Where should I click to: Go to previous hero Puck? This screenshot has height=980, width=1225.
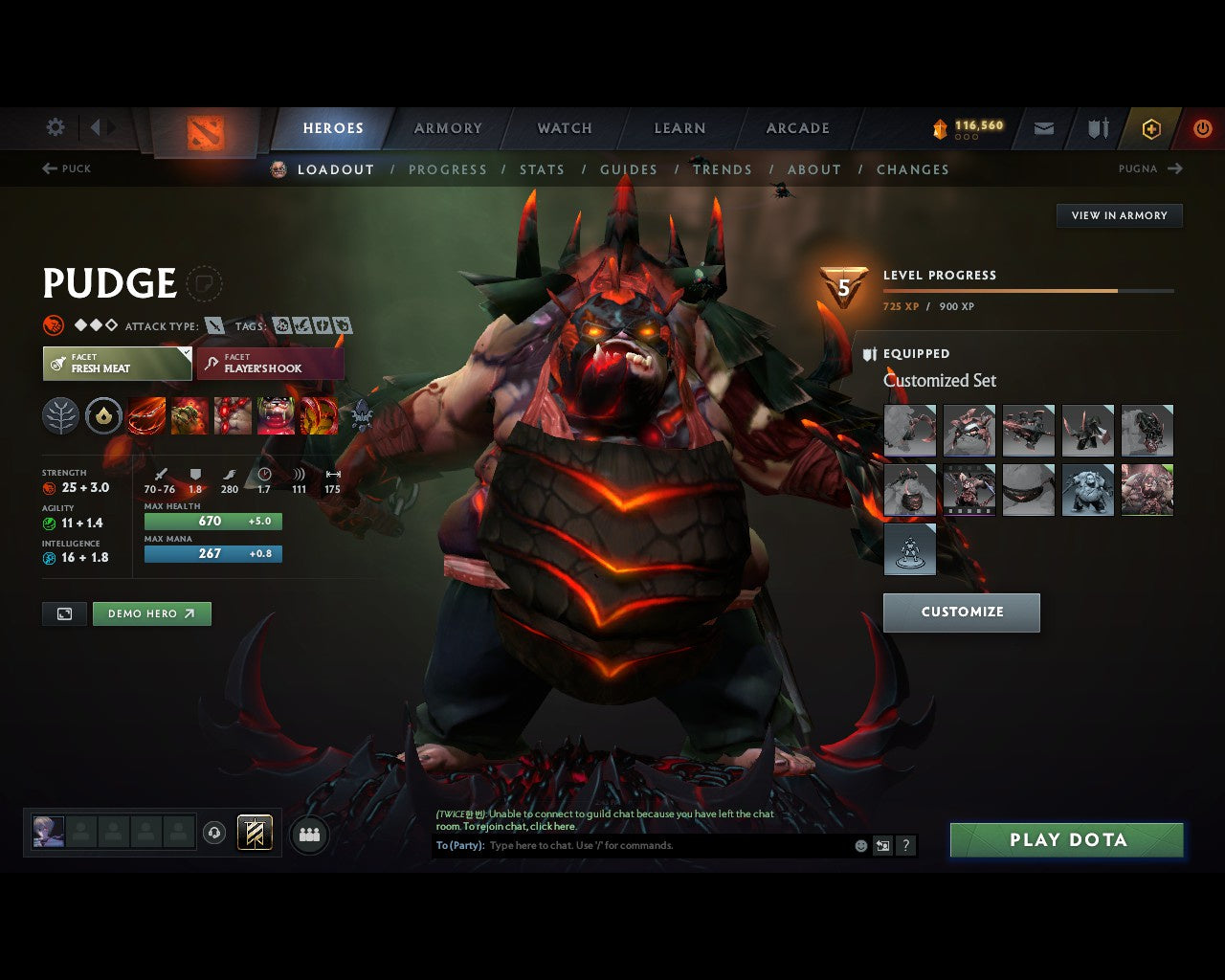67,168
